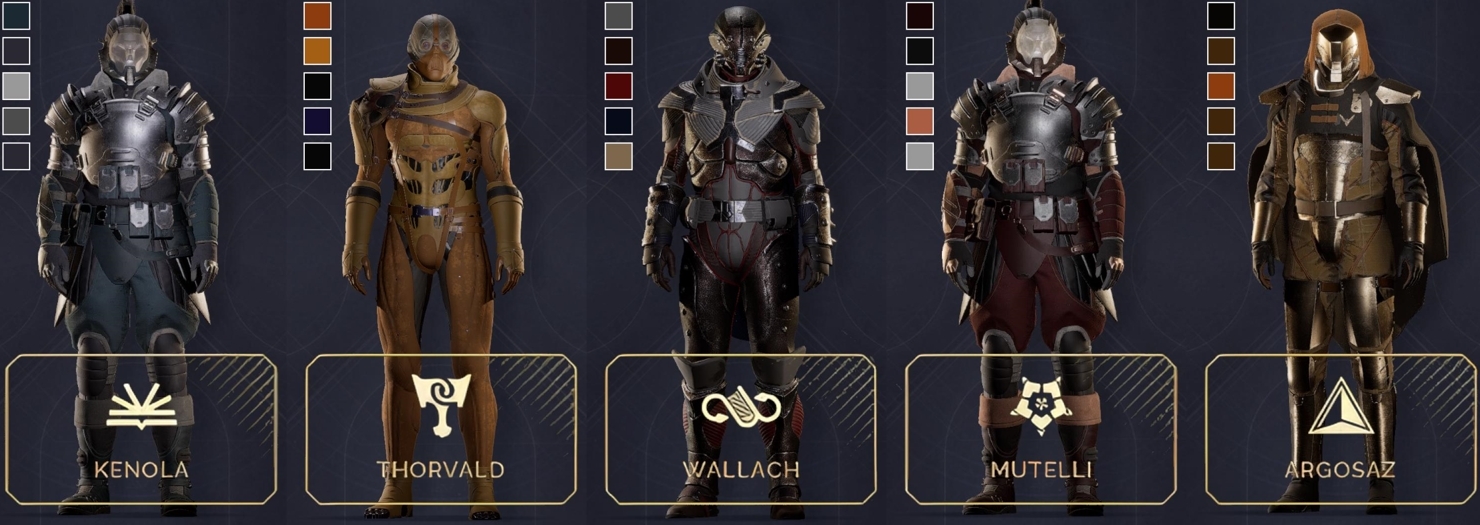Image resolution: width=1480 pixels, height=525 pixels.
Task: Click Mutelli's salmon pink color swatch
Action: point(919,121)
